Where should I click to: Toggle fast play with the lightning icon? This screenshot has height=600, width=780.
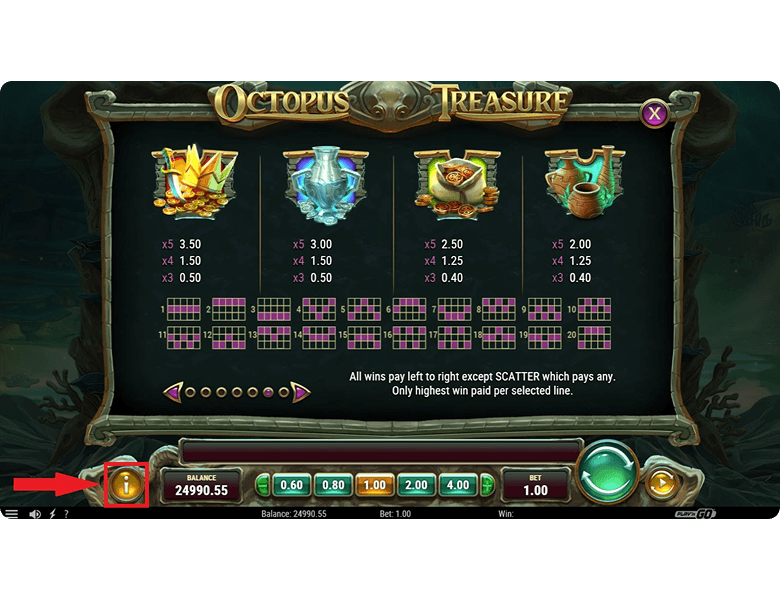[x=52, y=514]
